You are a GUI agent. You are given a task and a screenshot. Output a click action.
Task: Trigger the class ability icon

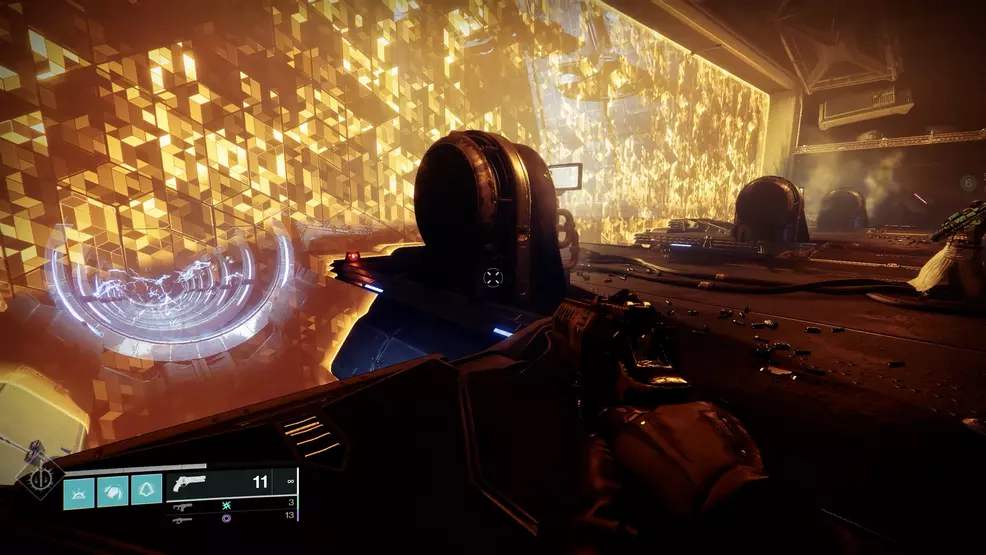(146, 490)
